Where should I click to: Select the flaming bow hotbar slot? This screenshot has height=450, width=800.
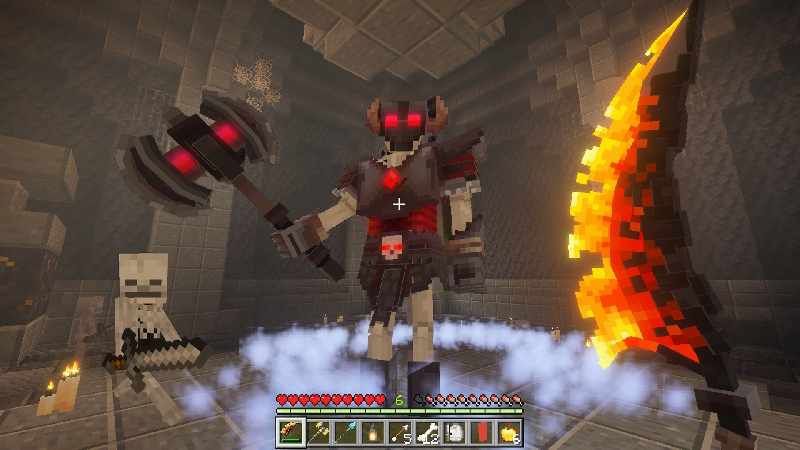(x=291, y=433)
